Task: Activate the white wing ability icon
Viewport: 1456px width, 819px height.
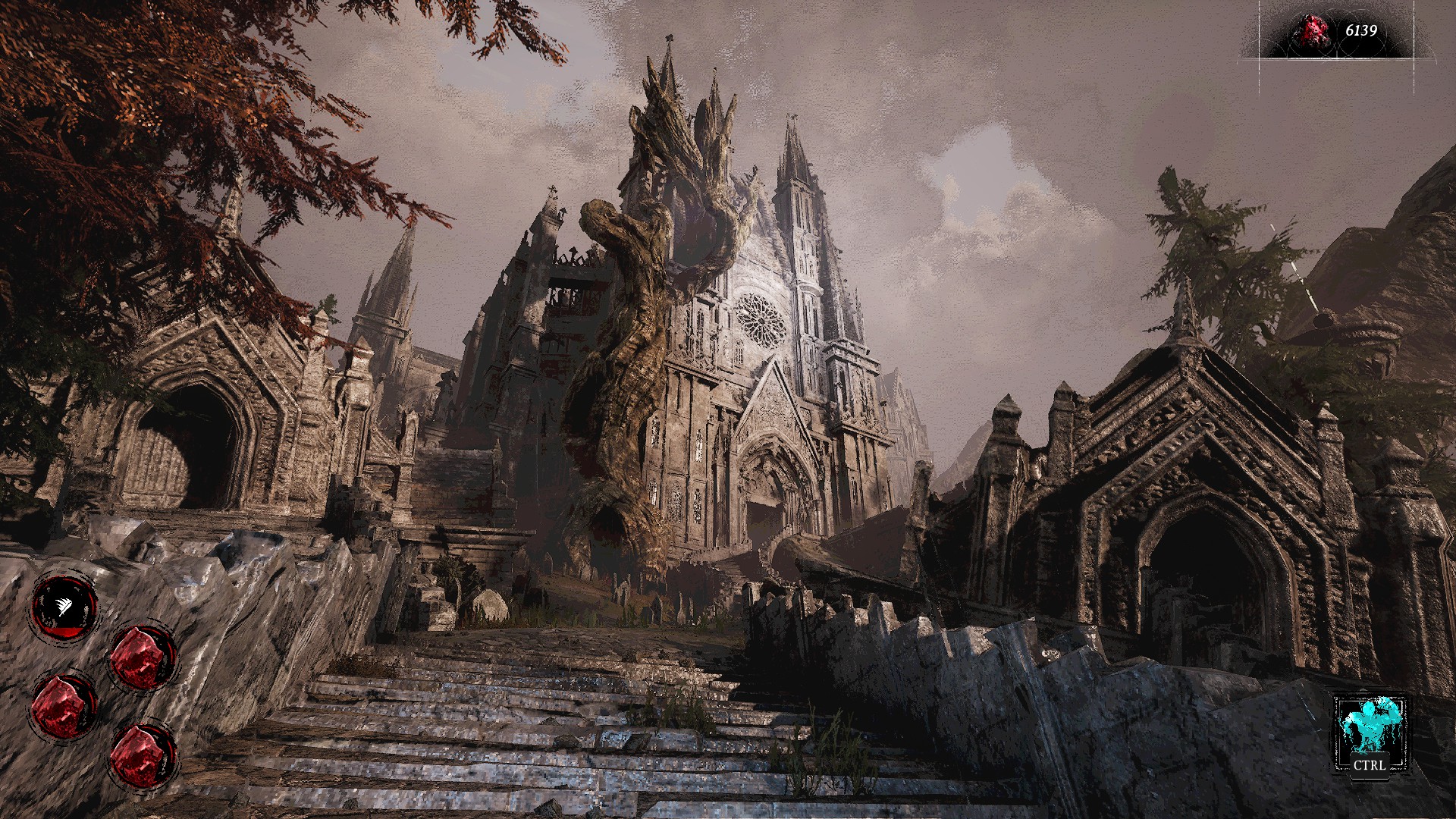Action: [x=64, y=604]
